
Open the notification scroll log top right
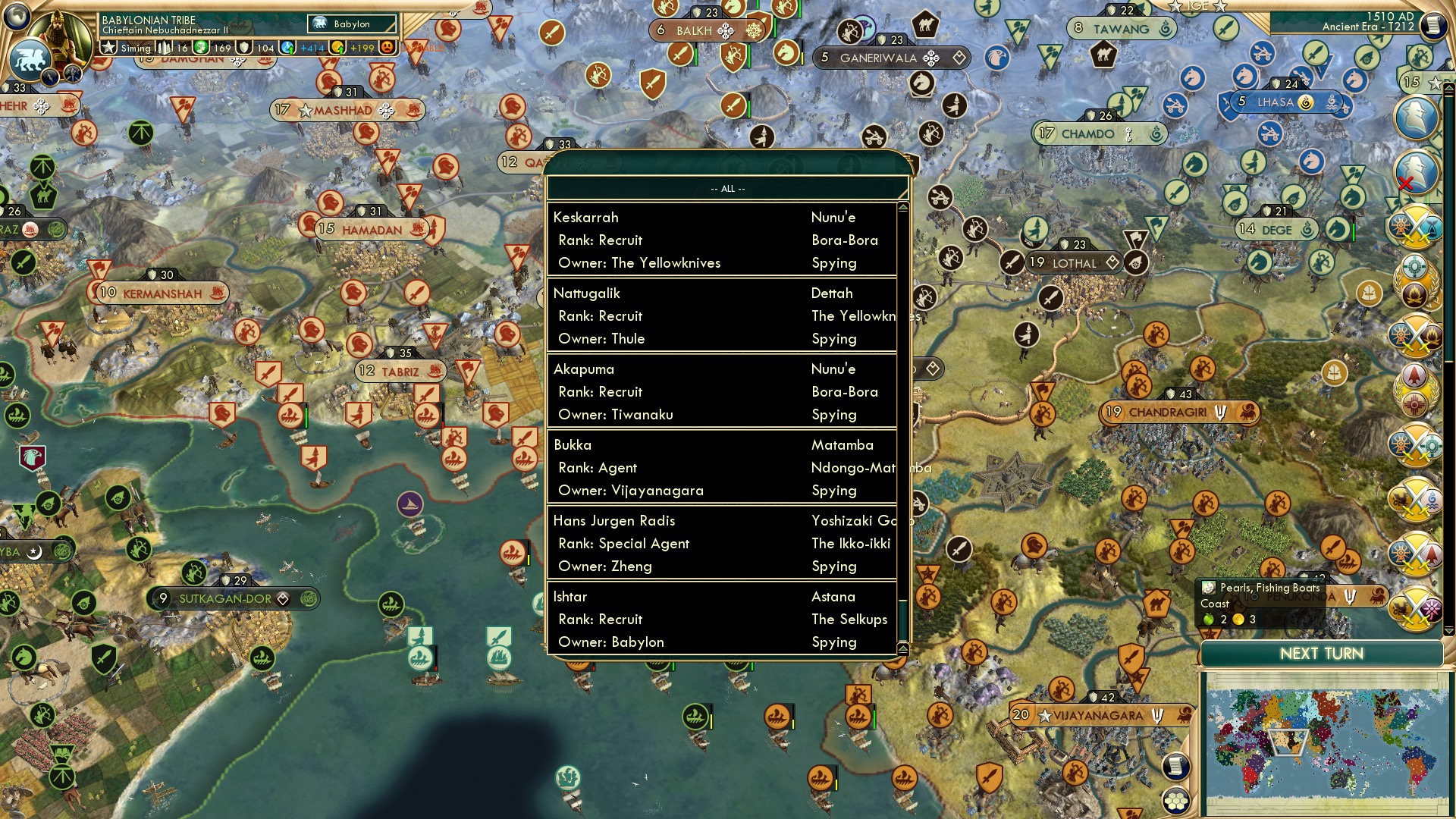coord(1432,24)
